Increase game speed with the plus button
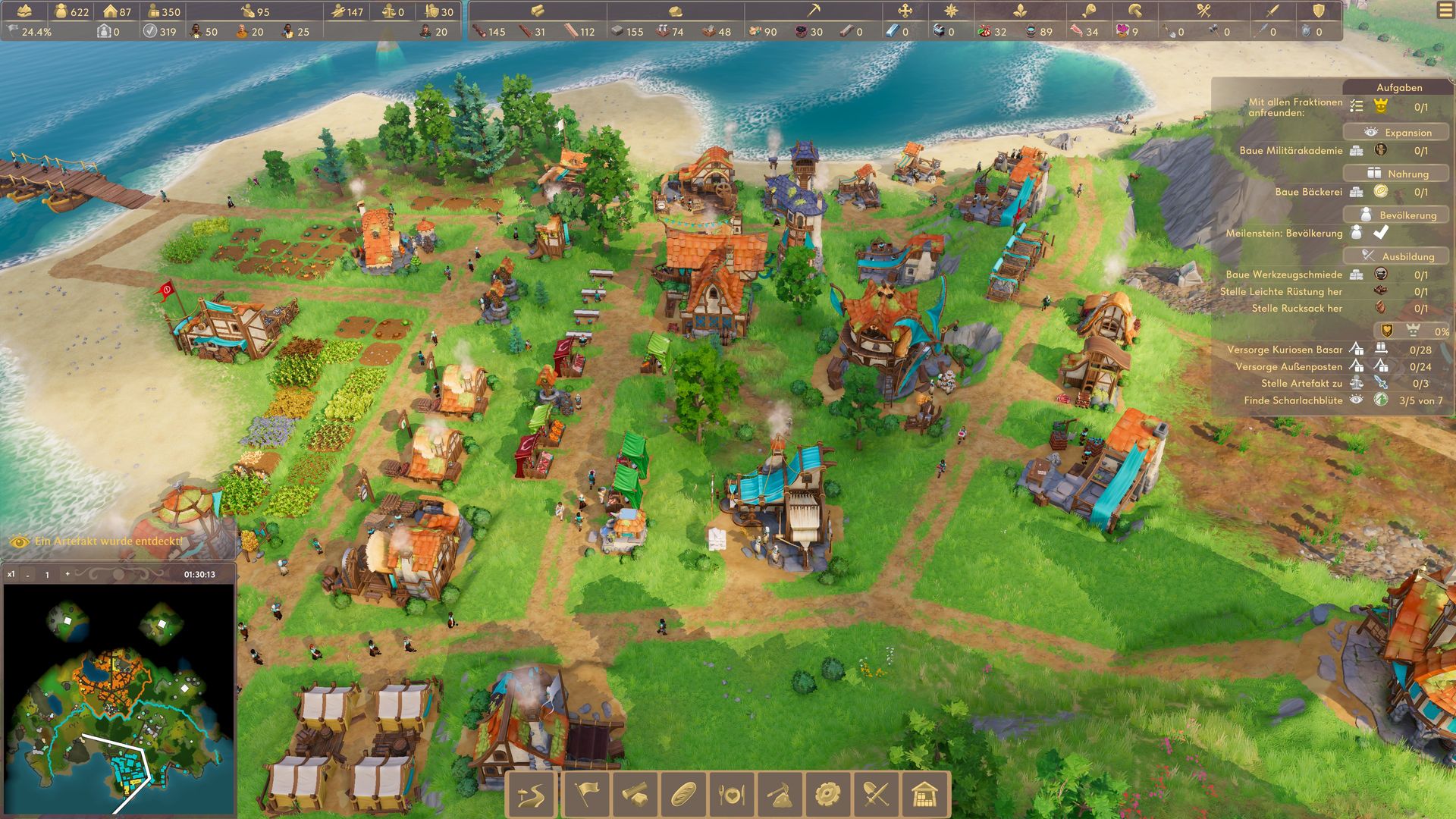The width and height of the screenshot is (1456, 819). (67, 574)
